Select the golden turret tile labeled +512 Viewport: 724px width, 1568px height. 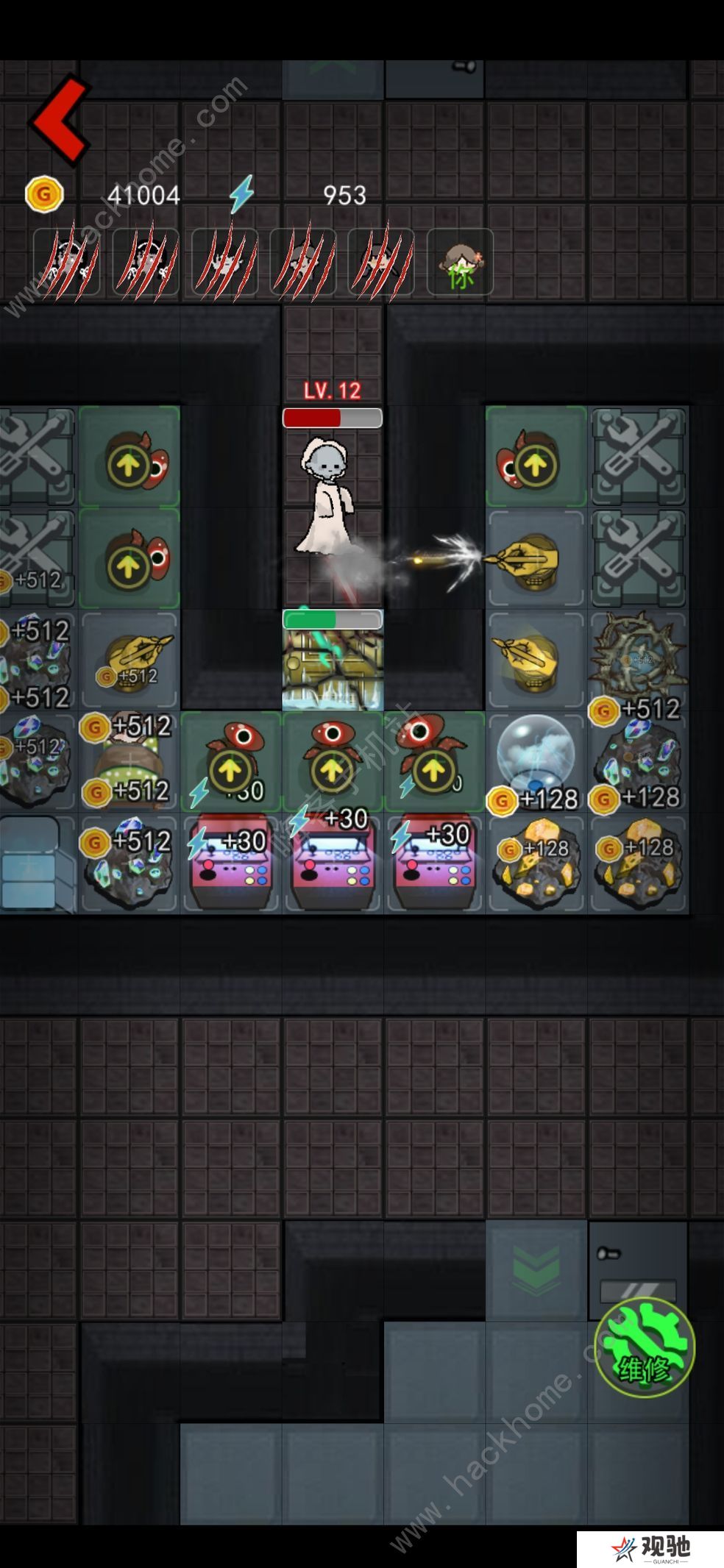pyautogui.click(x=130, y=659)
